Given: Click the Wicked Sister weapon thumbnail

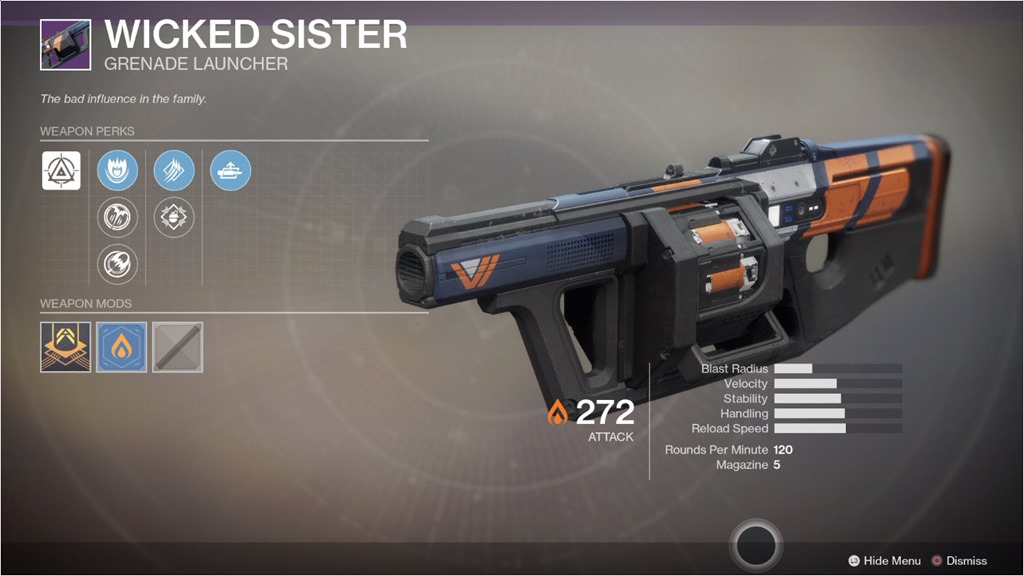Looking at the screenshot, I should click(65, 43).
